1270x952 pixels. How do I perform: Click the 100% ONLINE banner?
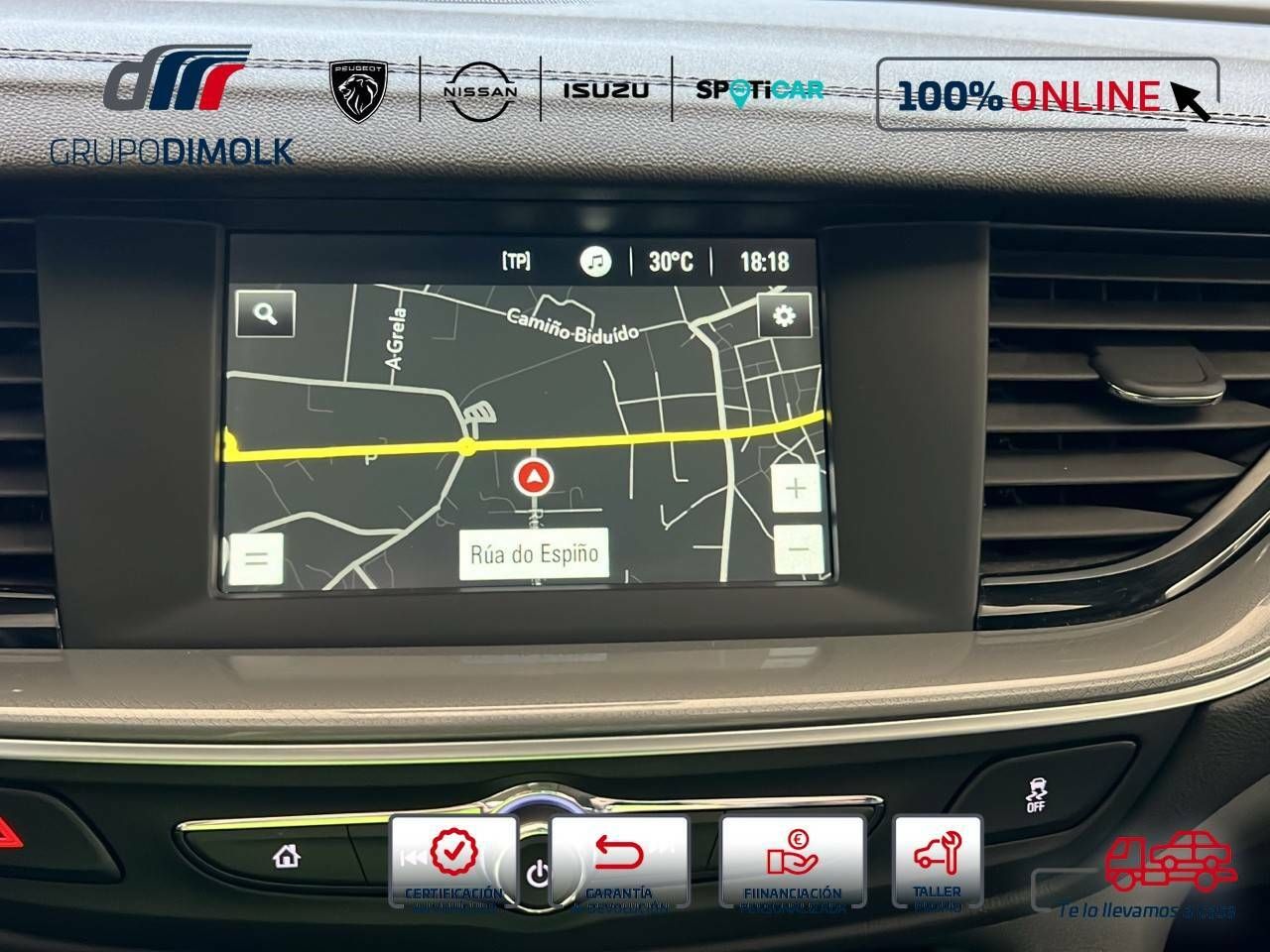pyautogui.click(x=1047, y=94)
